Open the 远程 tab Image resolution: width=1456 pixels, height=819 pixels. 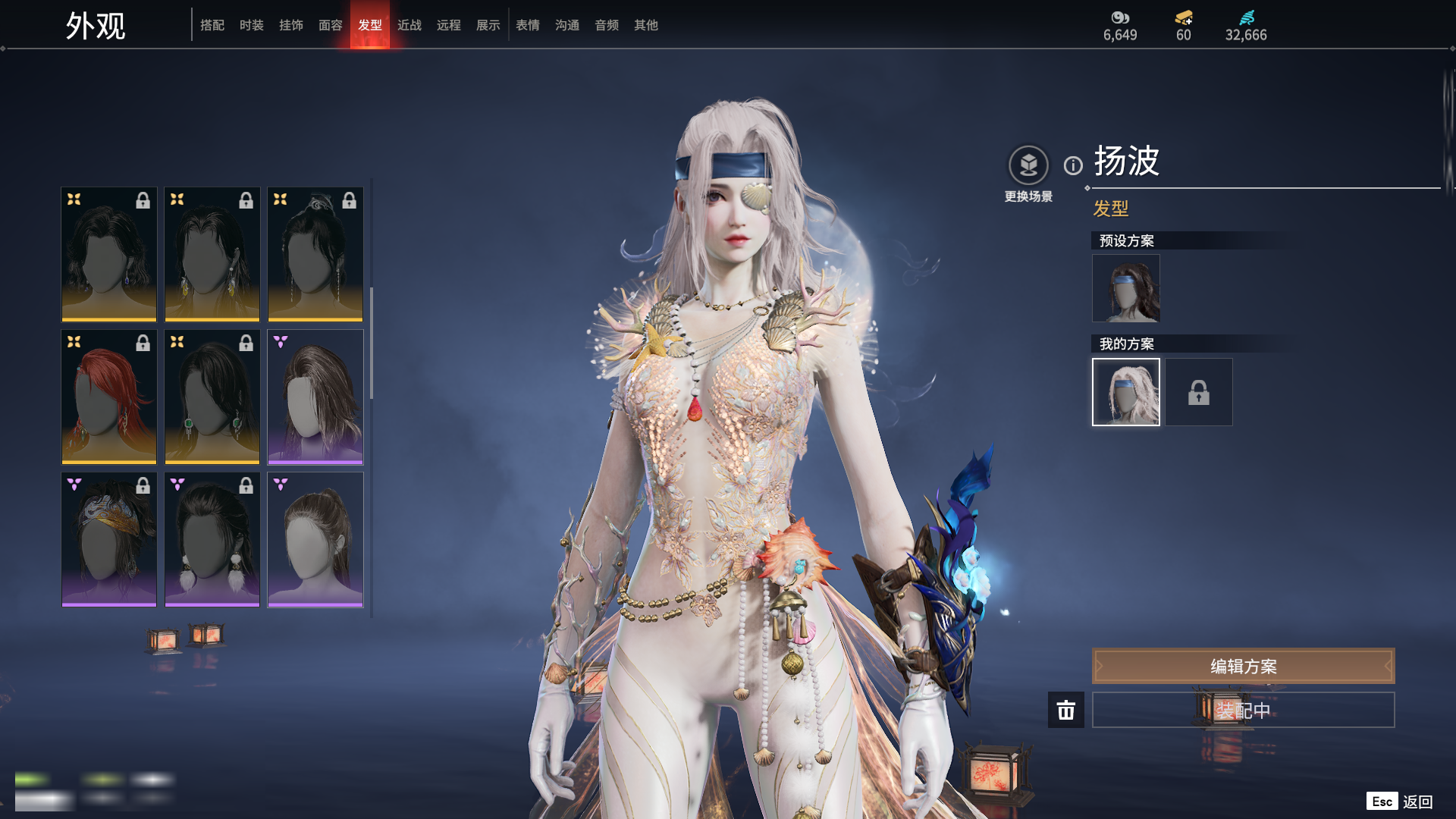coord(449,25)
